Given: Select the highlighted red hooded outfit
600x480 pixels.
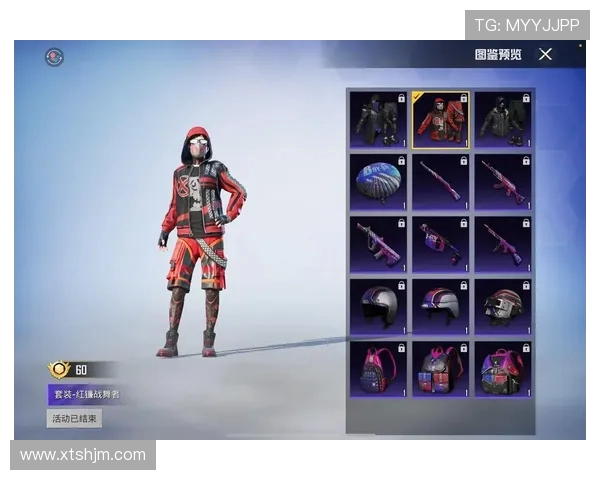Looking at the screenshot, I should [440, 119].
